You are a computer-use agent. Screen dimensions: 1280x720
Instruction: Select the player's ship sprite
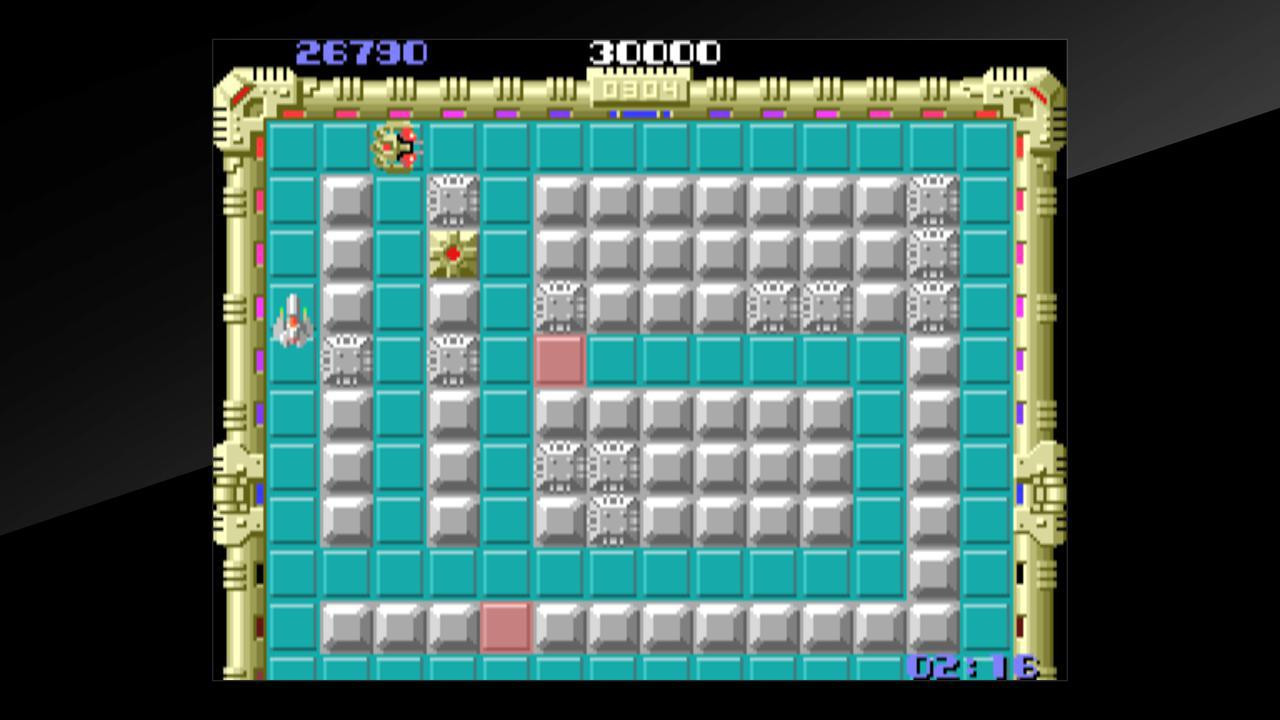click(x=291, y=323)
